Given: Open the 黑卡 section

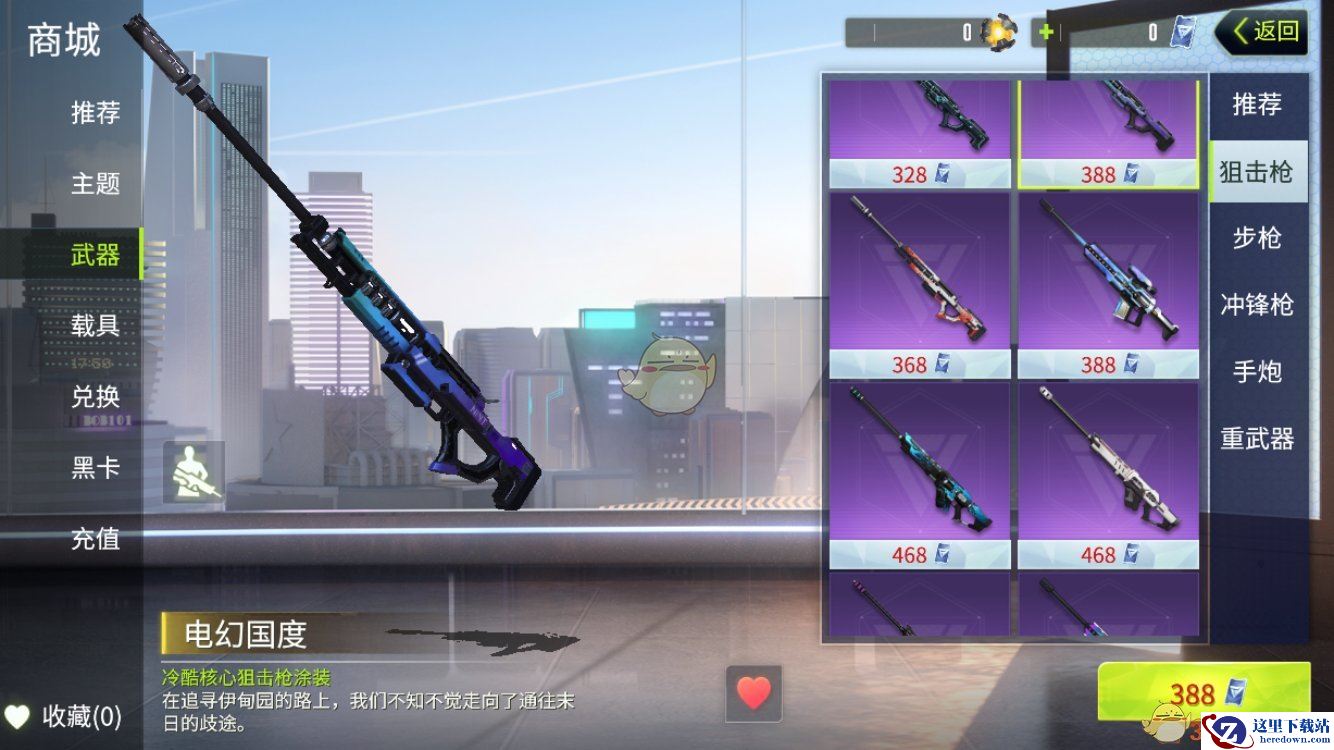Looking at the screenshot, I should 95,467.
